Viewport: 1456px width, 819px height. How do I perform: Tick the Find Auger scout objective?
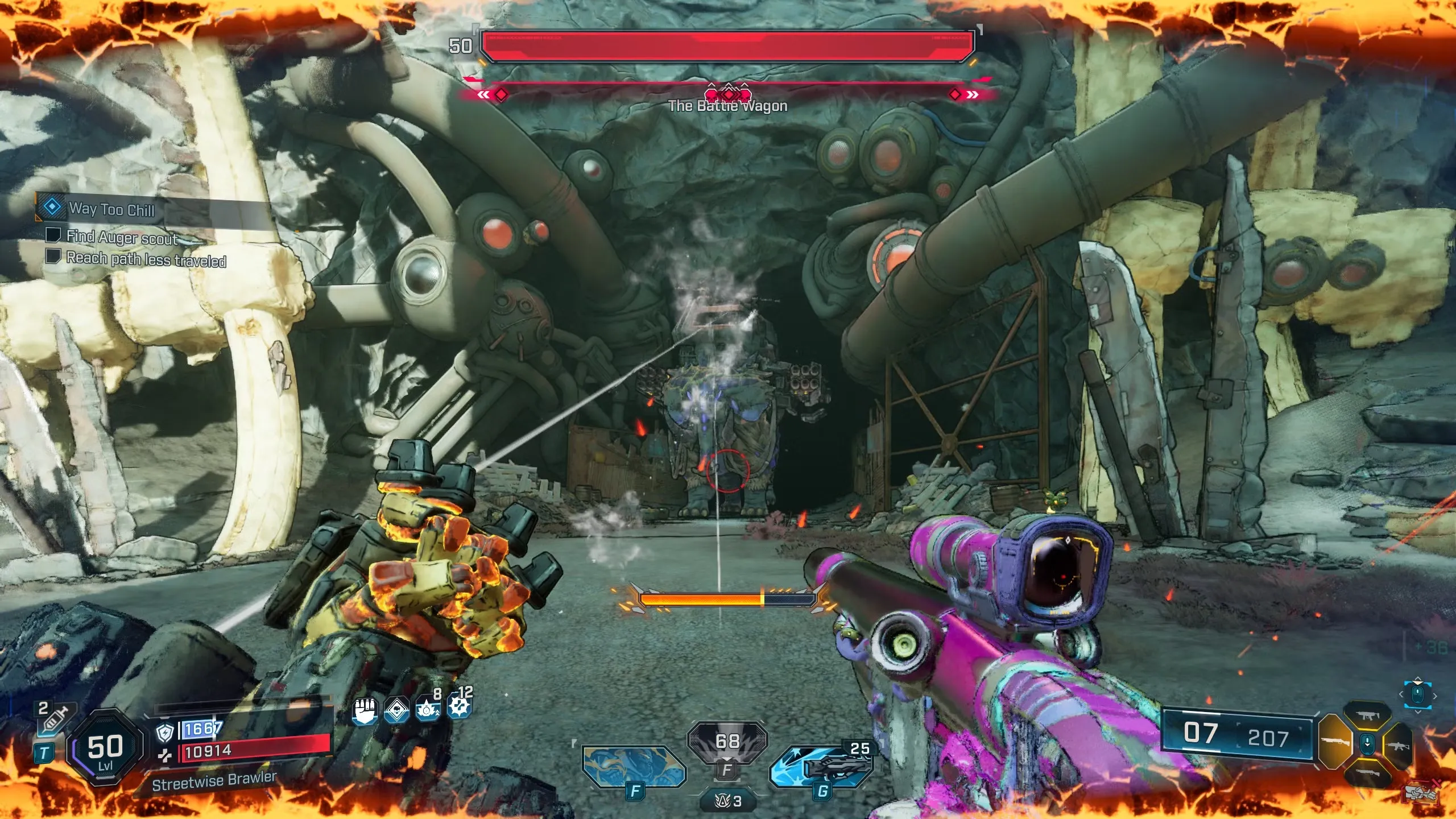click(x=53, y=235)
